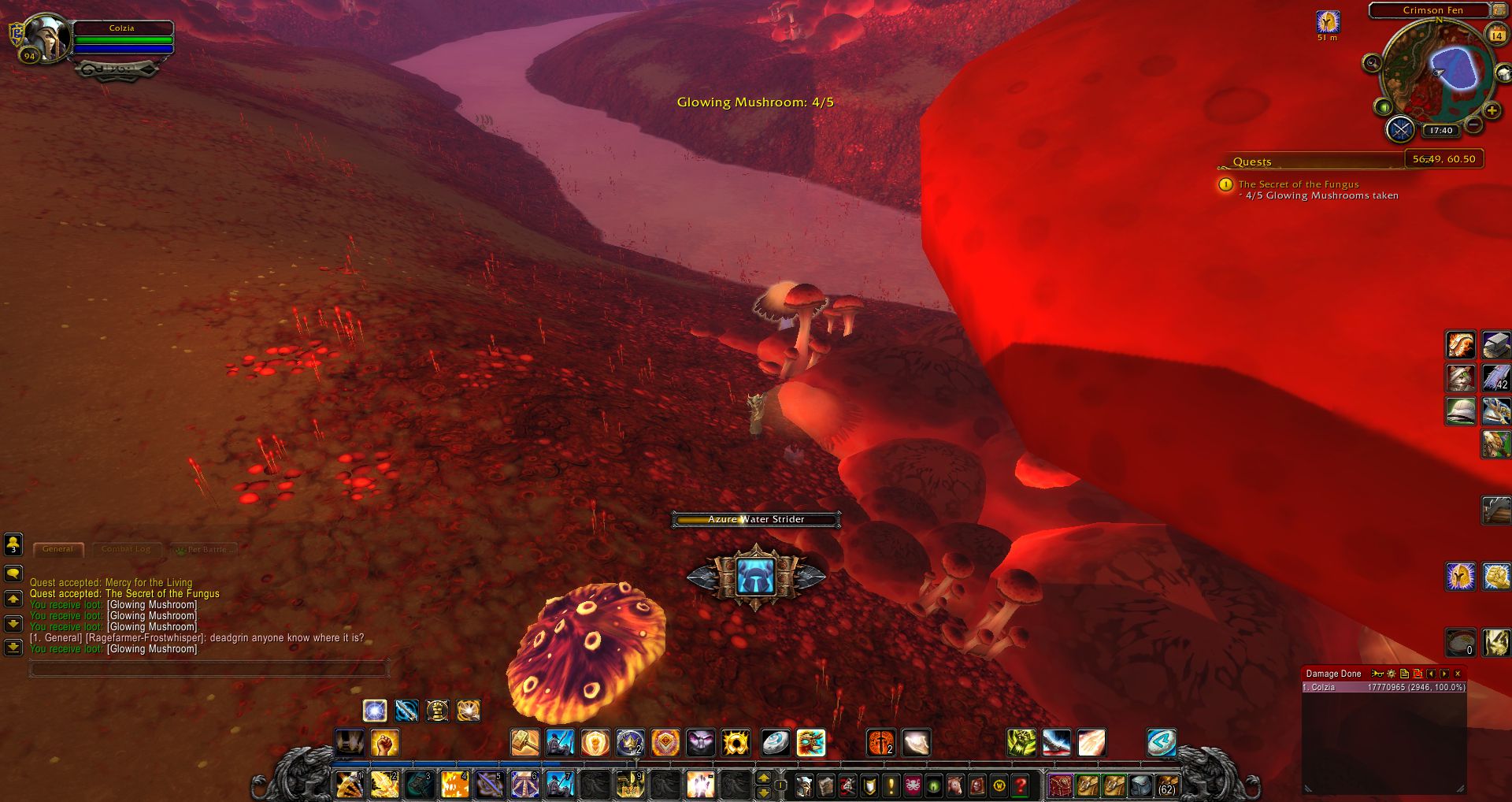Switch to the Combat Log chat tab
Viewport: 1512px width, 802px height.
coord(125,549)
